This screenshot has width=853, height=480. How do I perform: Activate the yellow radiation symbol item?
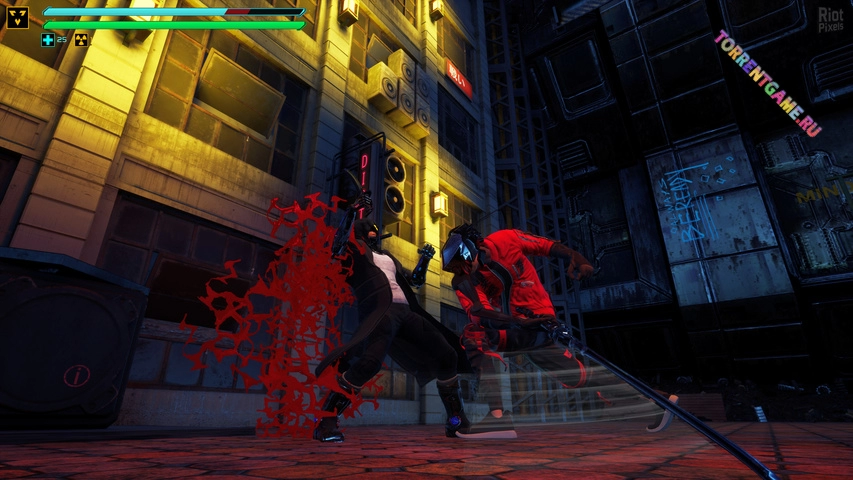(x=81, y=40)
